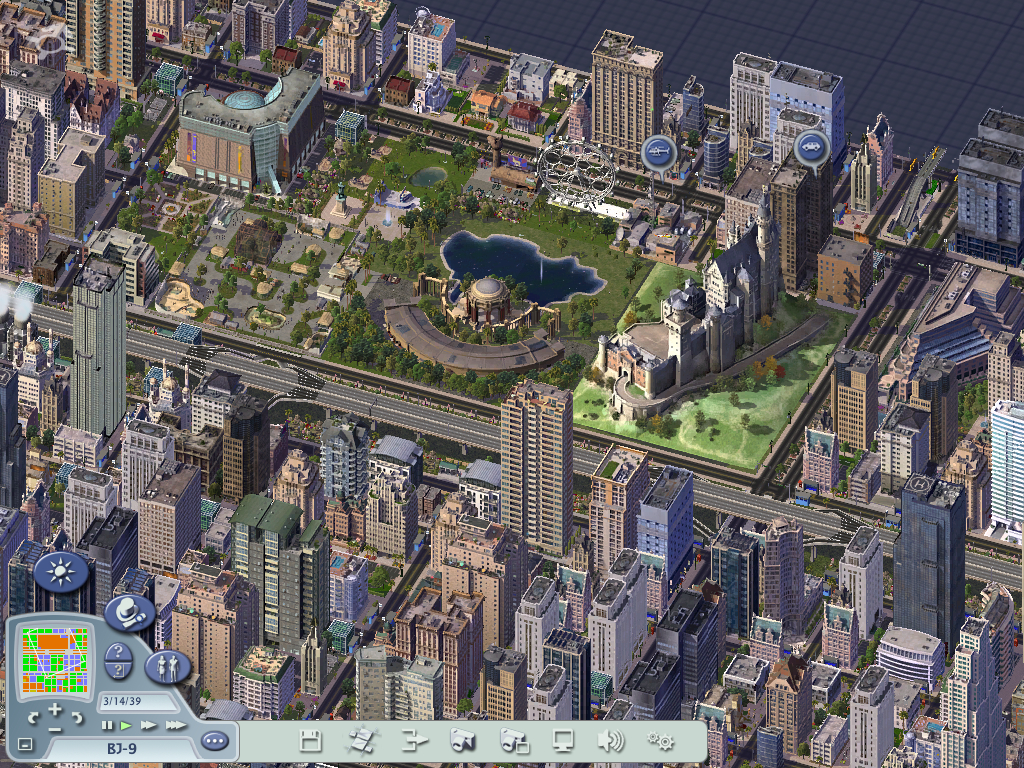
Task: Save the city with the floppy disk icon
Action: 311,741
